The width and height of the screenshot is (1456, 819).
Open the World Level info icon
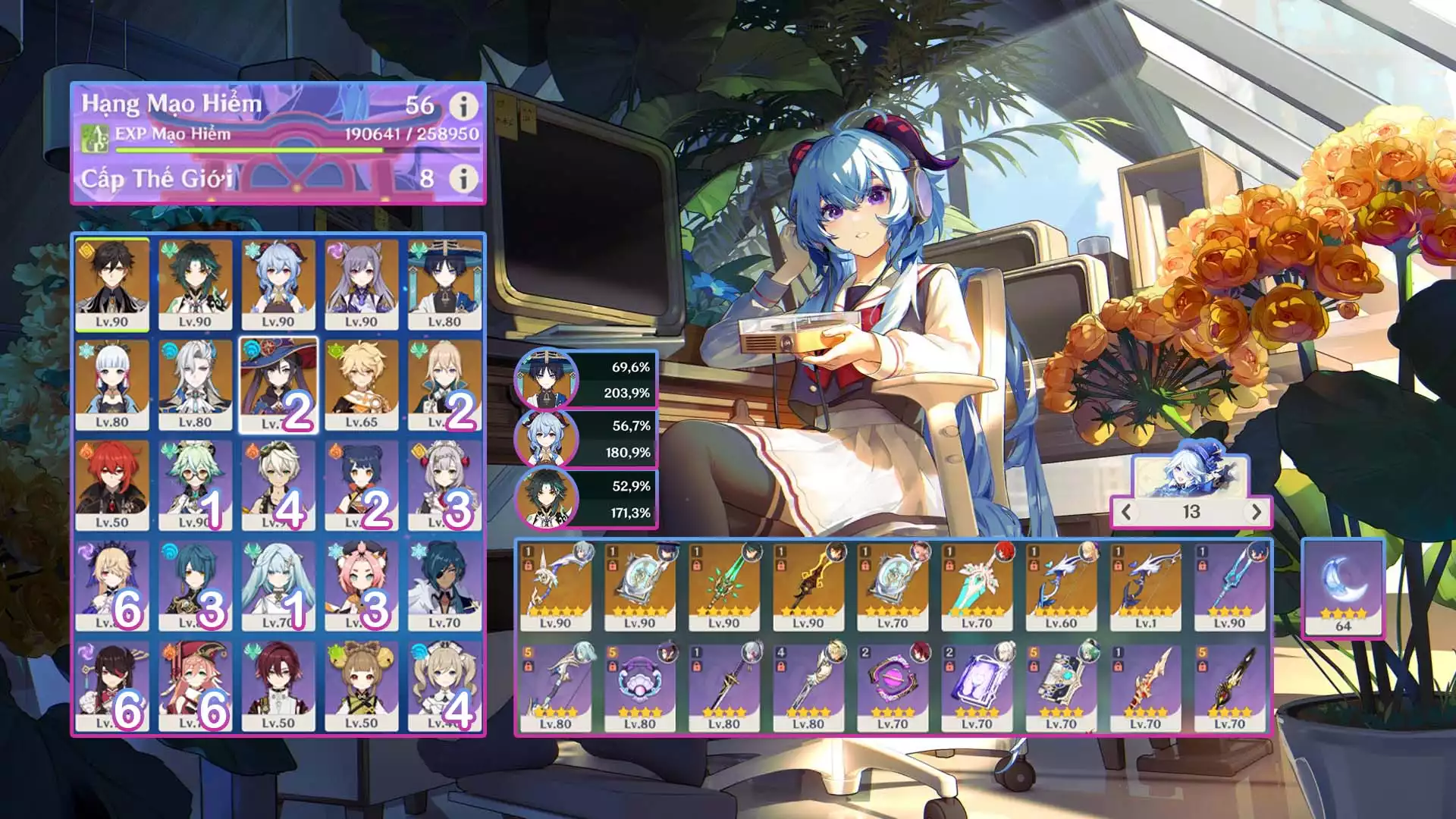(x=463, y=179)
